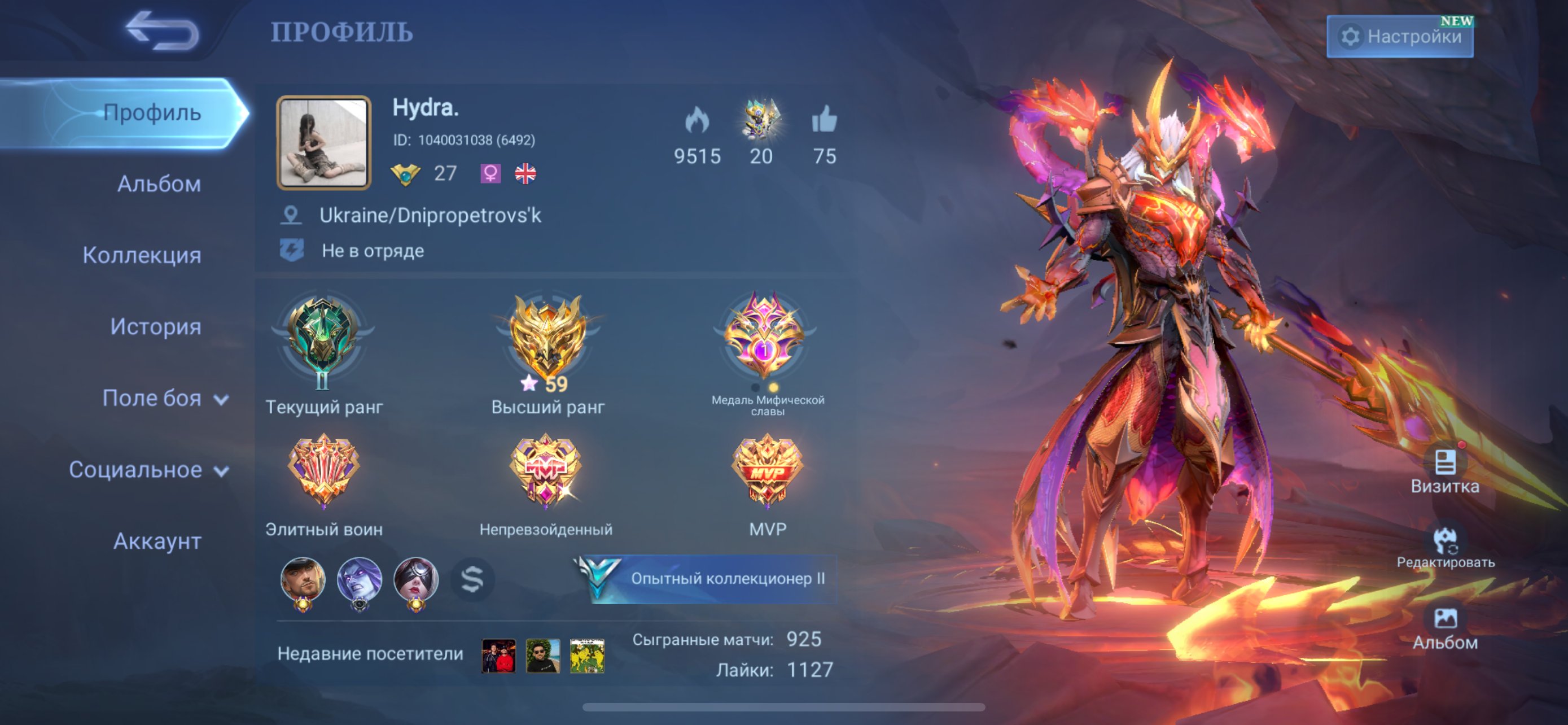
Task: View the Текущий ранг badge
Action: click(x=323, y=342)
